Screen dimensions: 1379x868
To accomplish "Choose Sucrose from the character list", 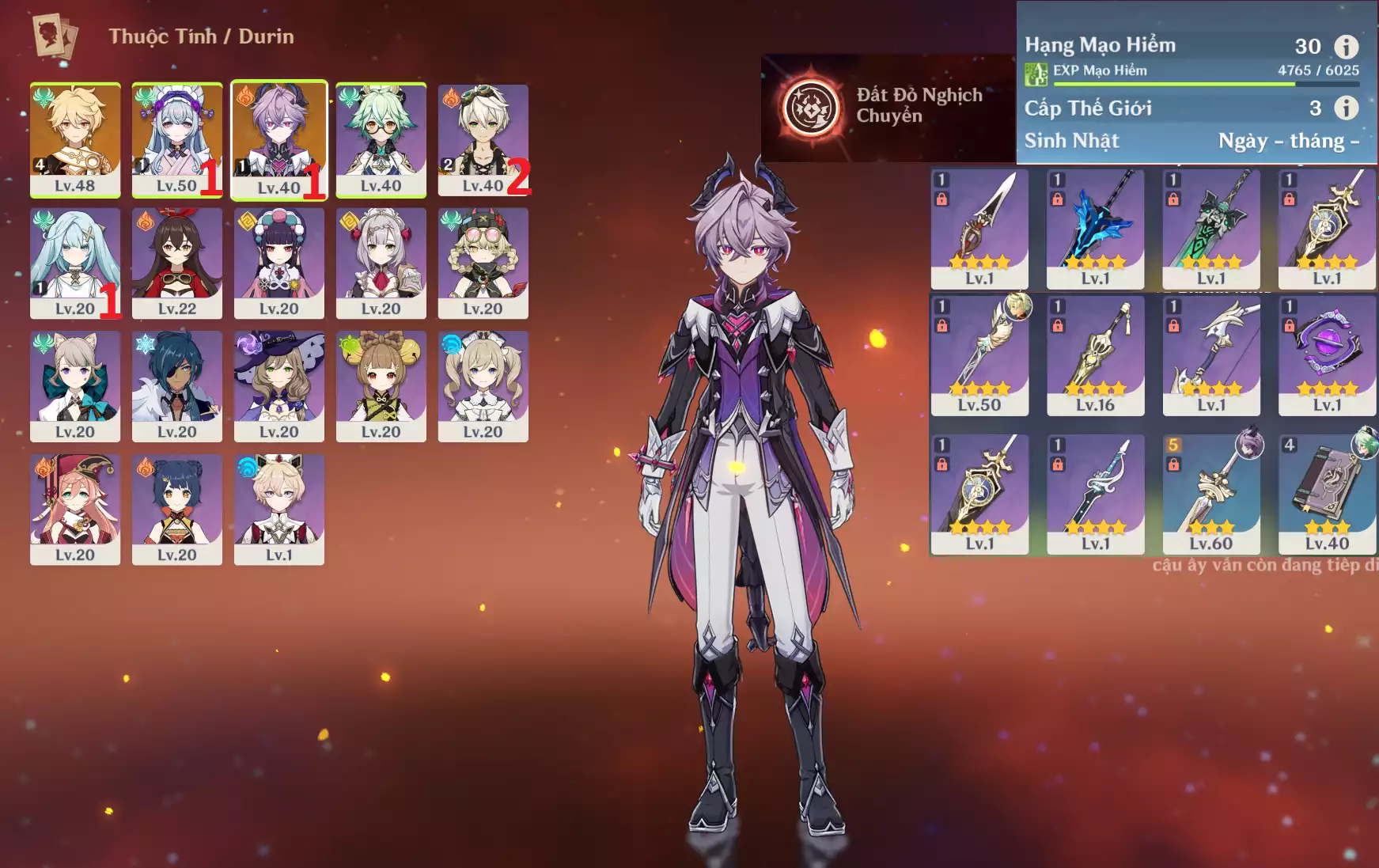I will [x=381, y=138].
